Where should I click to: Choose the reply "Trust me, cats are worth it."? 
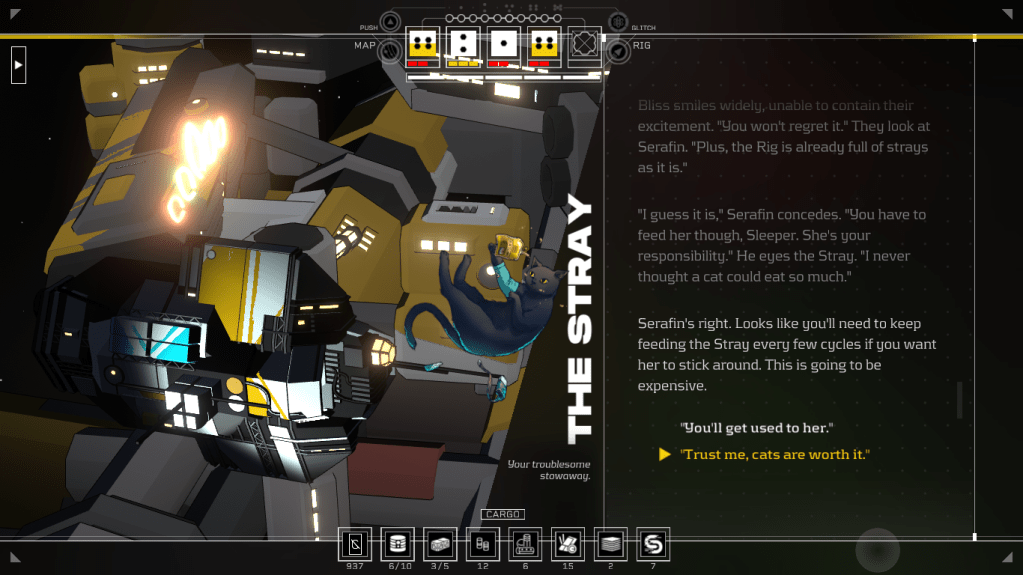(775, 455)
